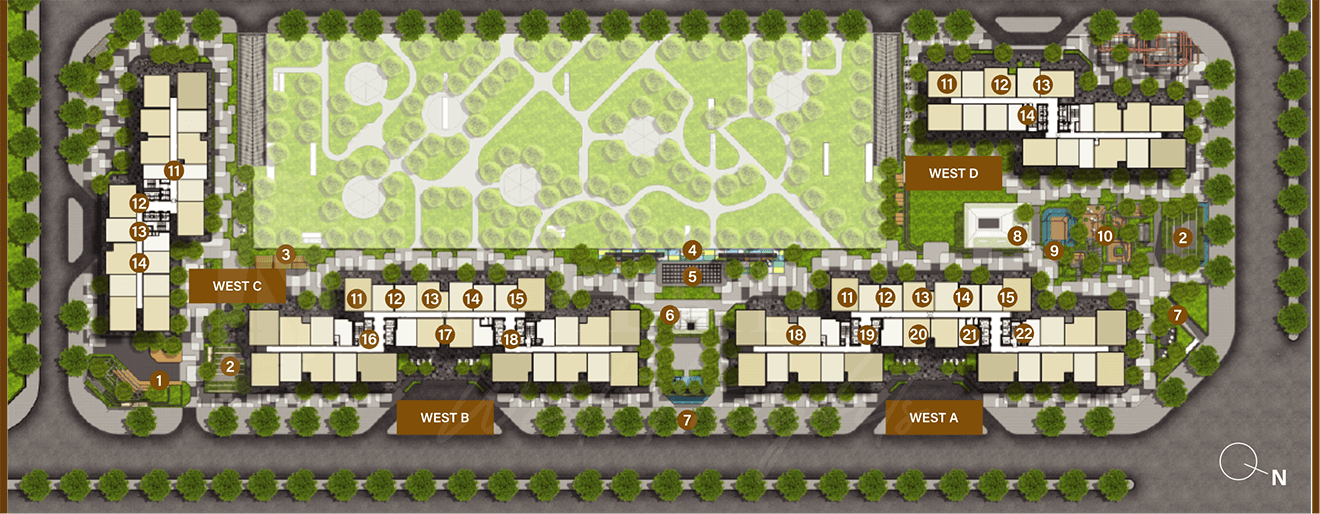The image size is (1320, 514).
Task: Click map marker number 5
Action: 691,276
